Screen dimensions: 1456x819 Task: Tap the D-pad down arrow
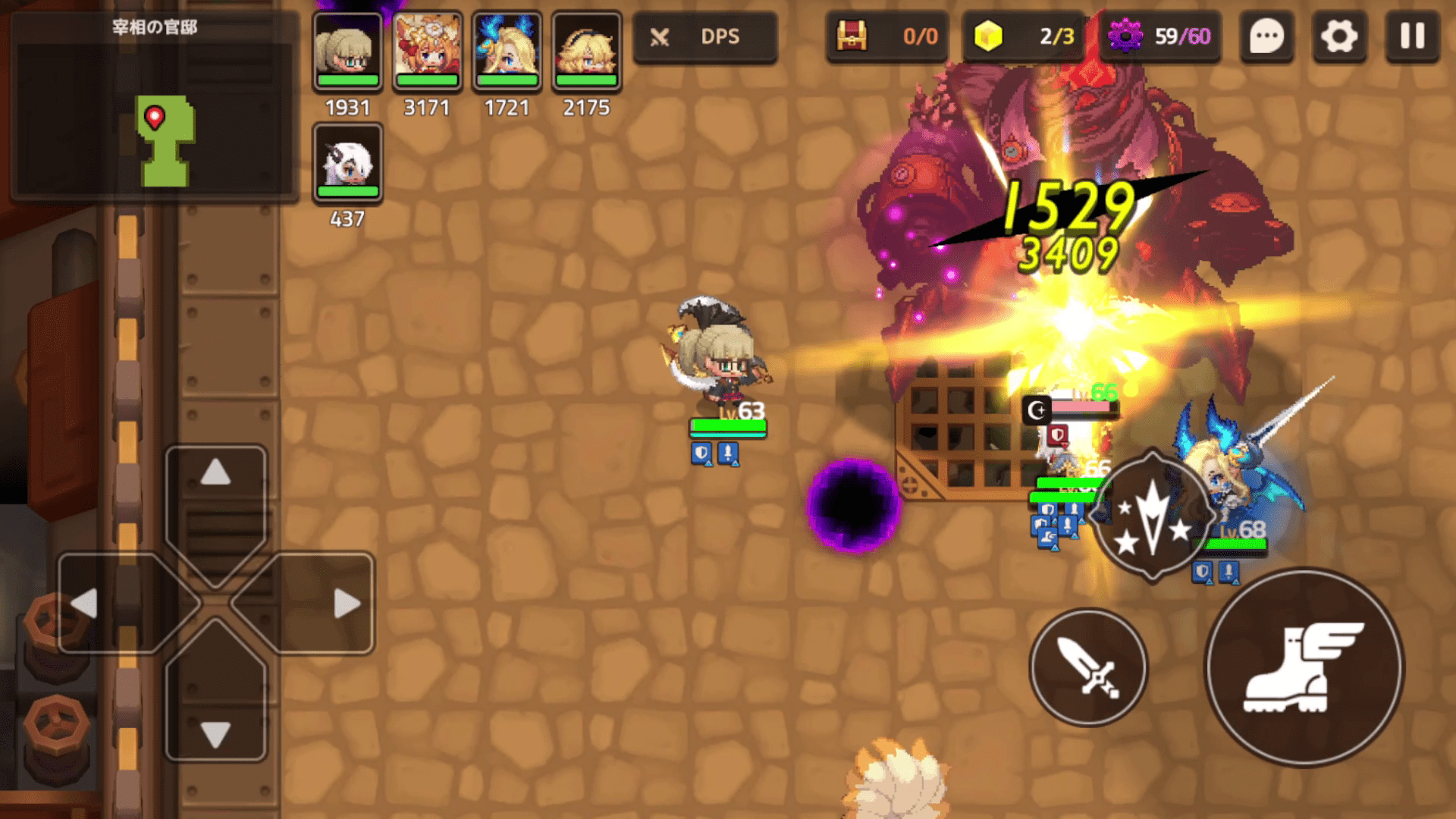coord(215,734)
